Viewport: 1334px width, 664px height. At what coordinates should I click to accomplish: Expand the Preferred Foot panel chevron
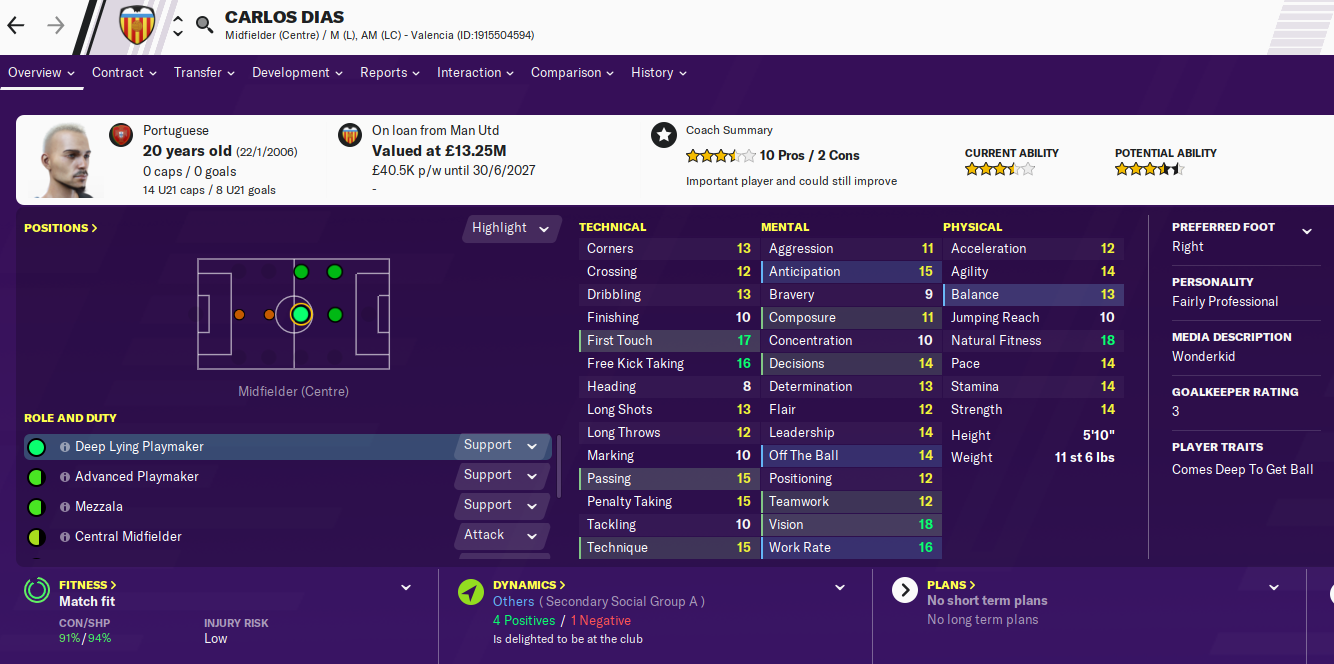pyautogui.click(x=1306, y=232)
